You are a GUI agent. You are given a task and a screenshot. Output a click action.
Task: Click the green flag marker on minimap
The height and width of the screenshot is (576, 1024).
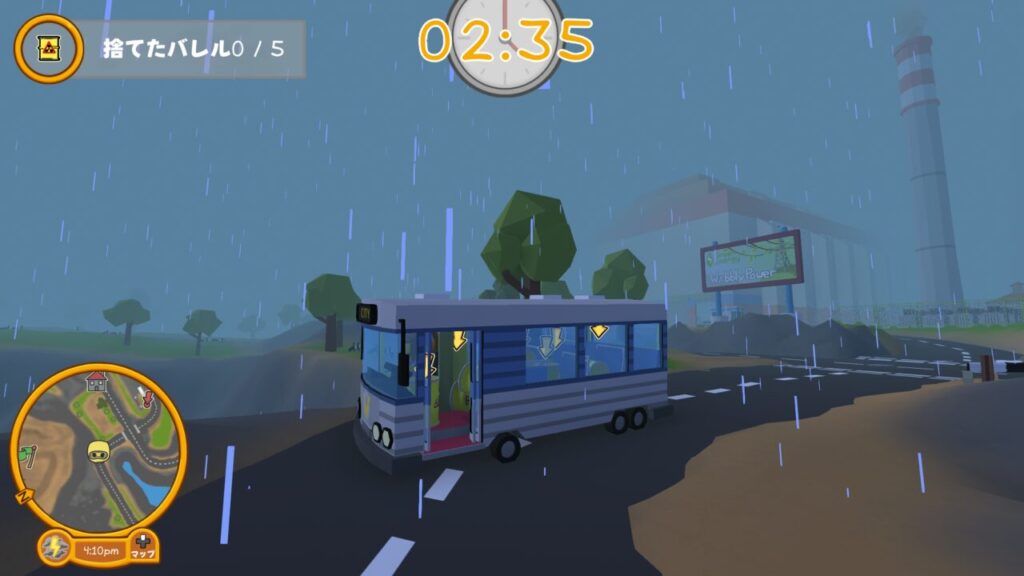(x=27, y=454)
